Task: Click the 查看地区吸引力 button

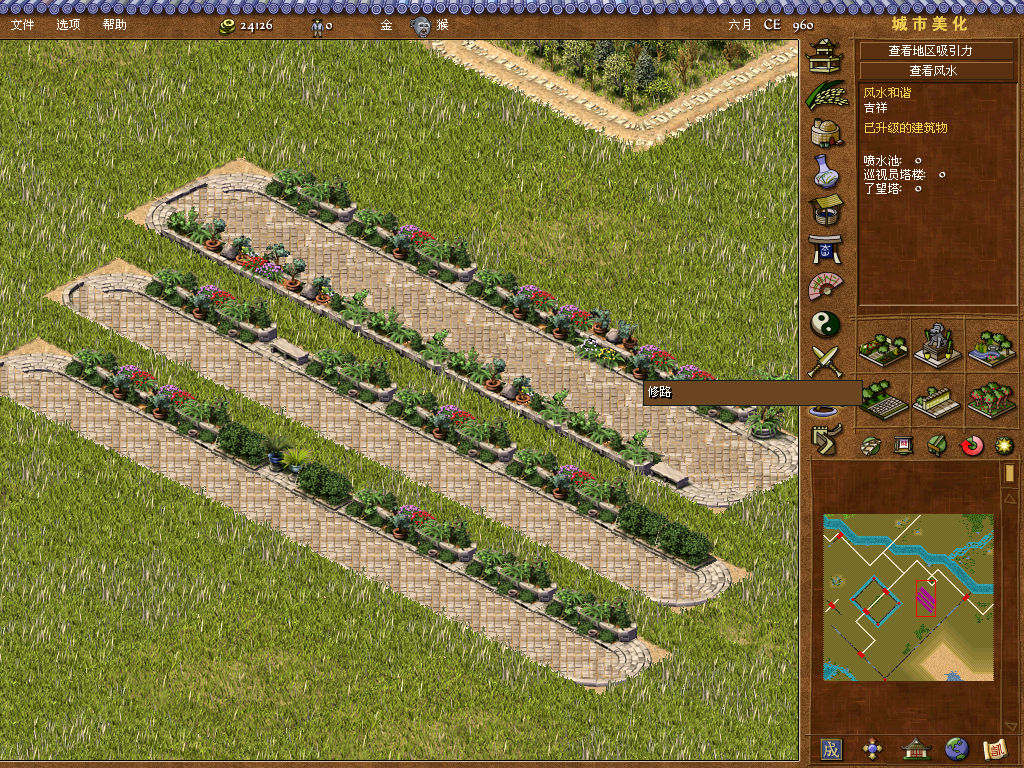Action: coord(930,50)
